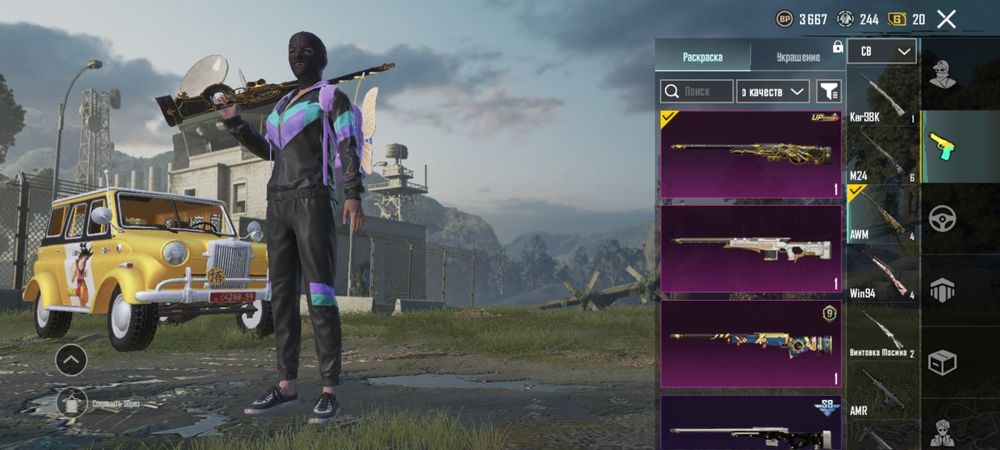This screenshot has width=1000, height=450.
Task: Open the box crate category
Action: point(941,362)
